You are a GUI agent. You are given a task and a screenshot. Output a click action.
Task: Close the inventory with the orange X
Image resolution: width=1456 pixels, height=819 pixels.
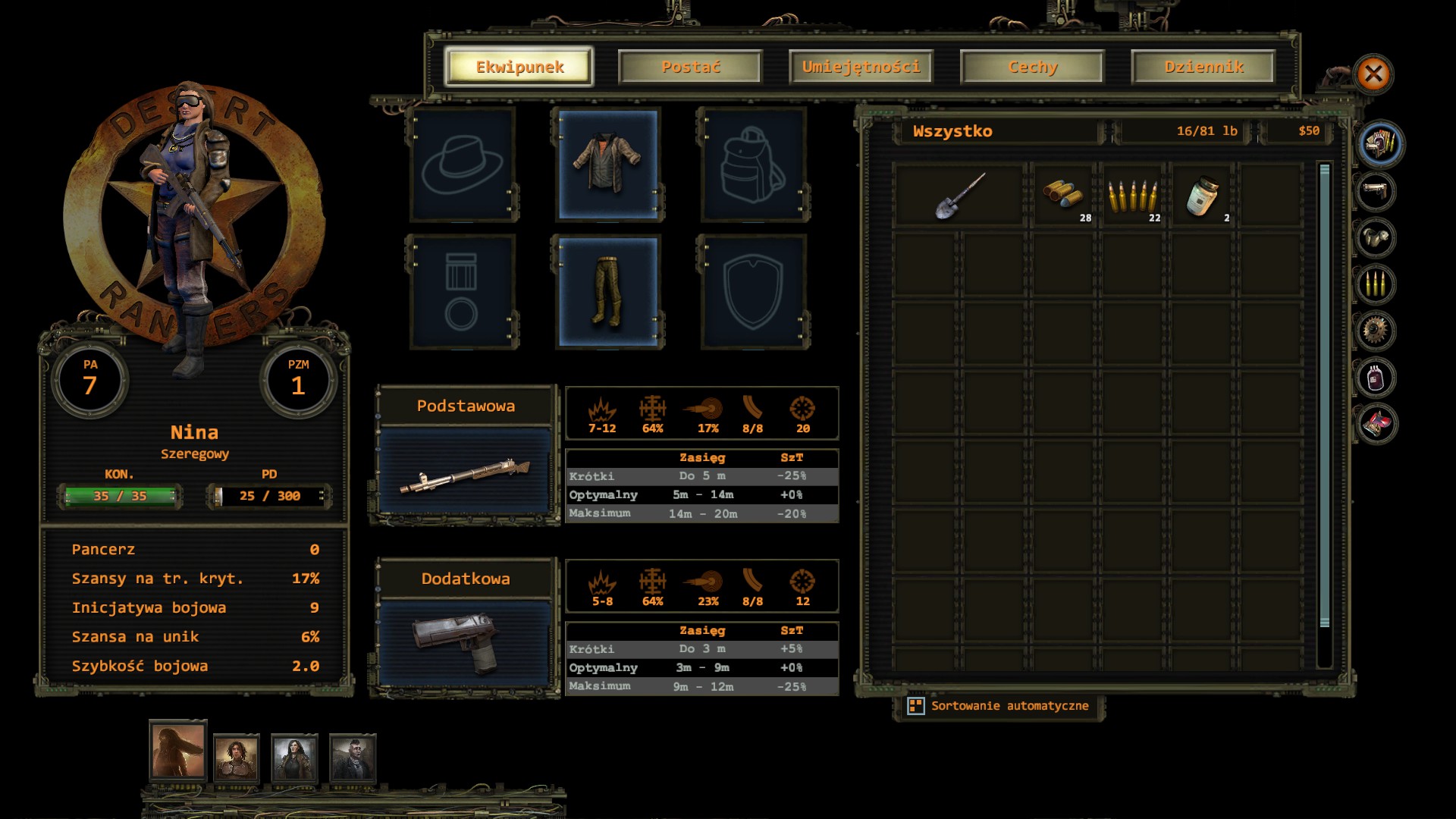(x=1373, y=74)
